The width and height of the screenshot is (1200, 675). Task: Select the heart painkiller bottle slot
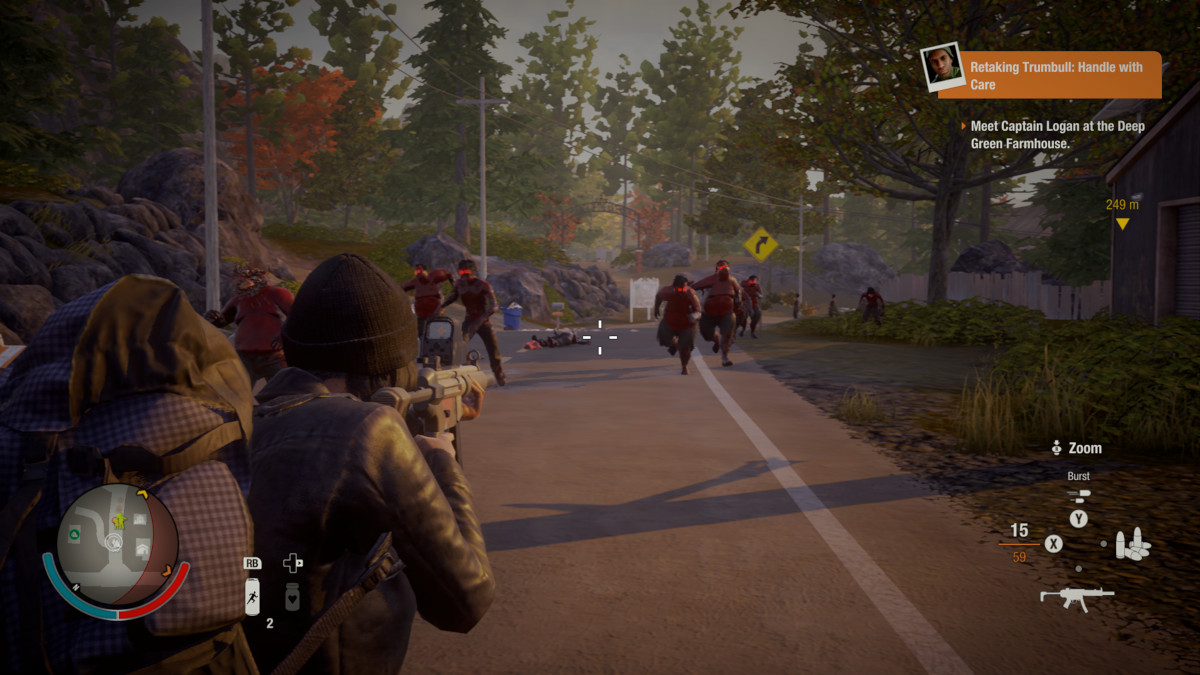[x=292, y=596]
